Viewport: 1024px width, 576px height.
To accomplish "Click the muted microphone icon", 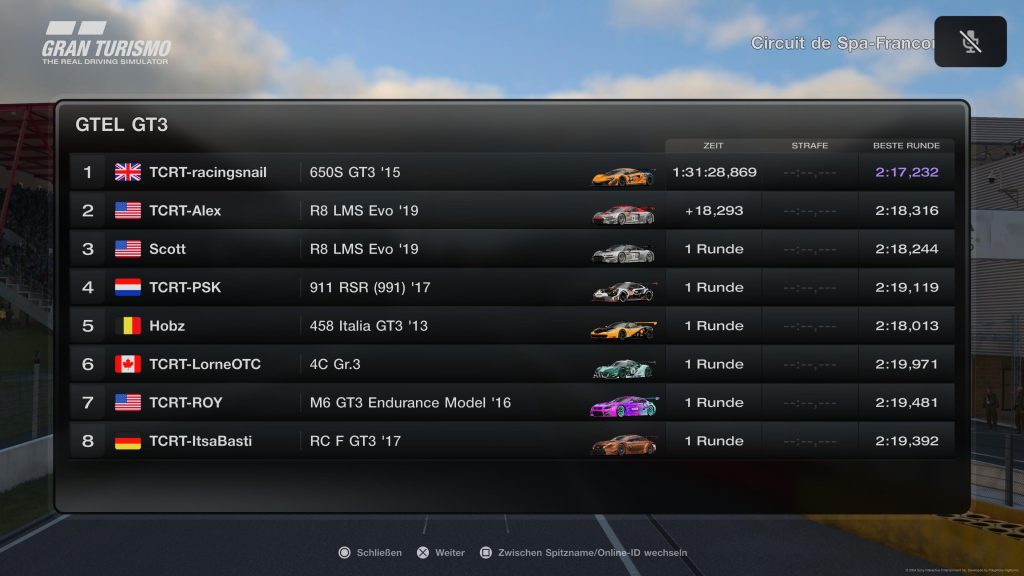I will click(x=970, y=42).
